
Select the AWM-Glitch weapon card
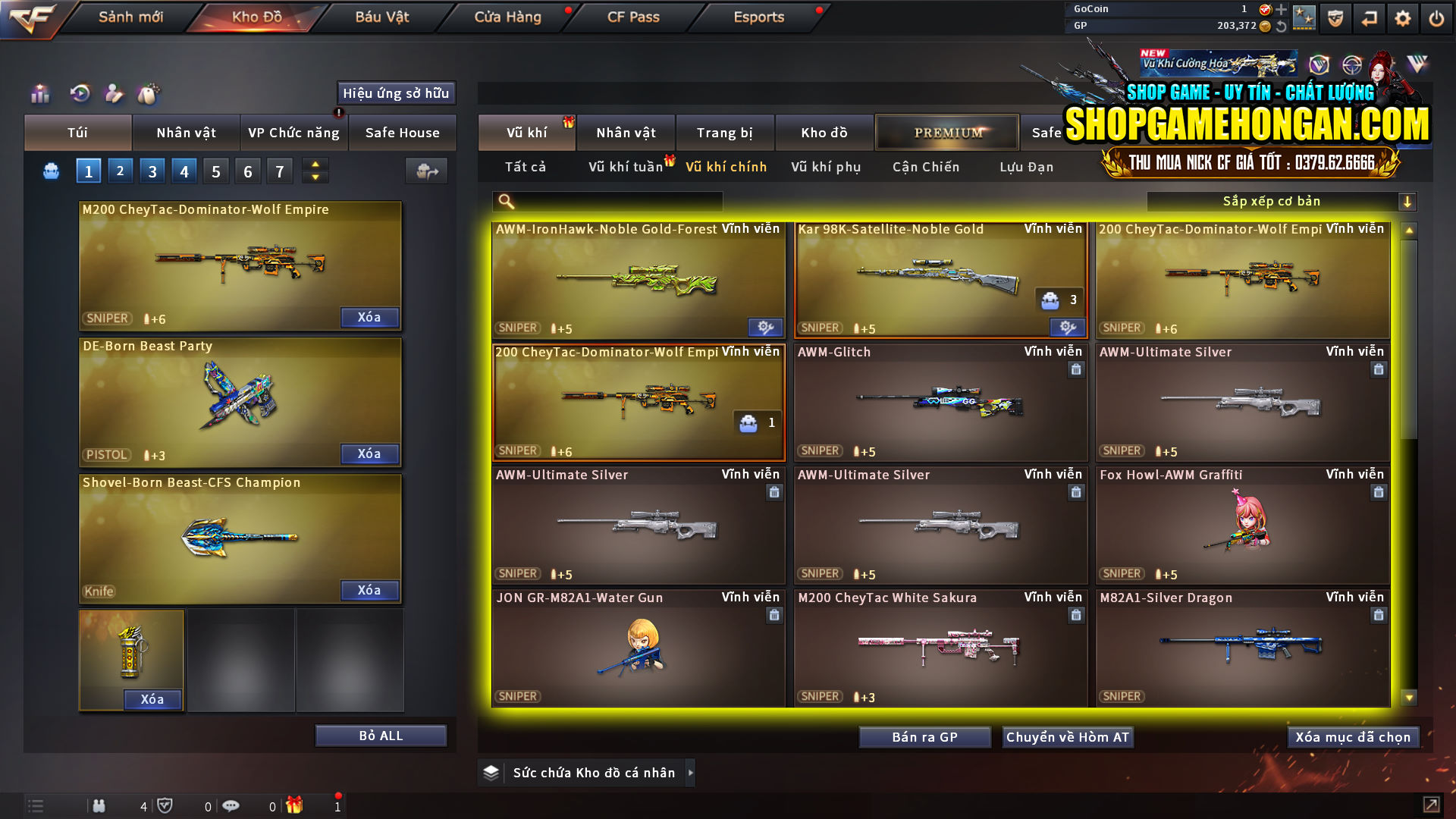pyautogui.click(x=940, y=402)
